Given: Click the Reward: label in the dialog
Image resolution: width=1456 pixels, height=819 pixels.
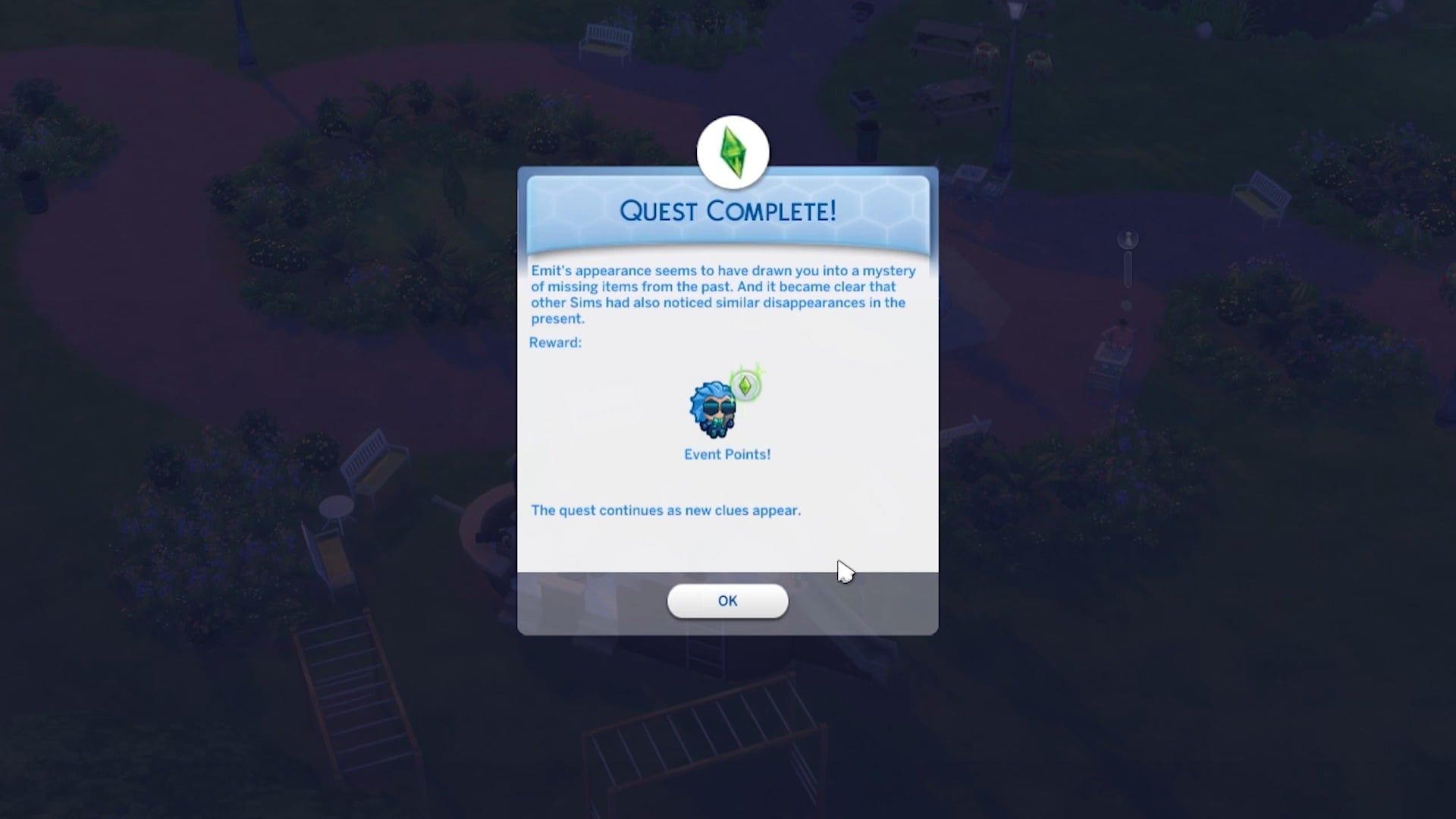Looking at the screenshot, I should click(x=555, y=342).
